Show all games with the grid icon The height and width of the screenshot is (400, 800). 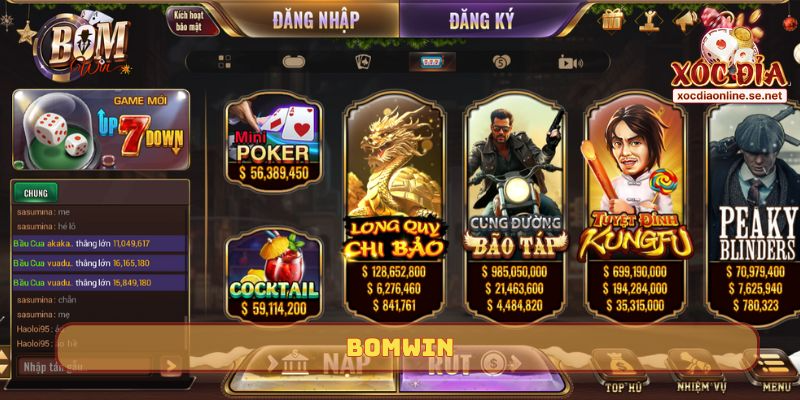(x=224, y=62)
